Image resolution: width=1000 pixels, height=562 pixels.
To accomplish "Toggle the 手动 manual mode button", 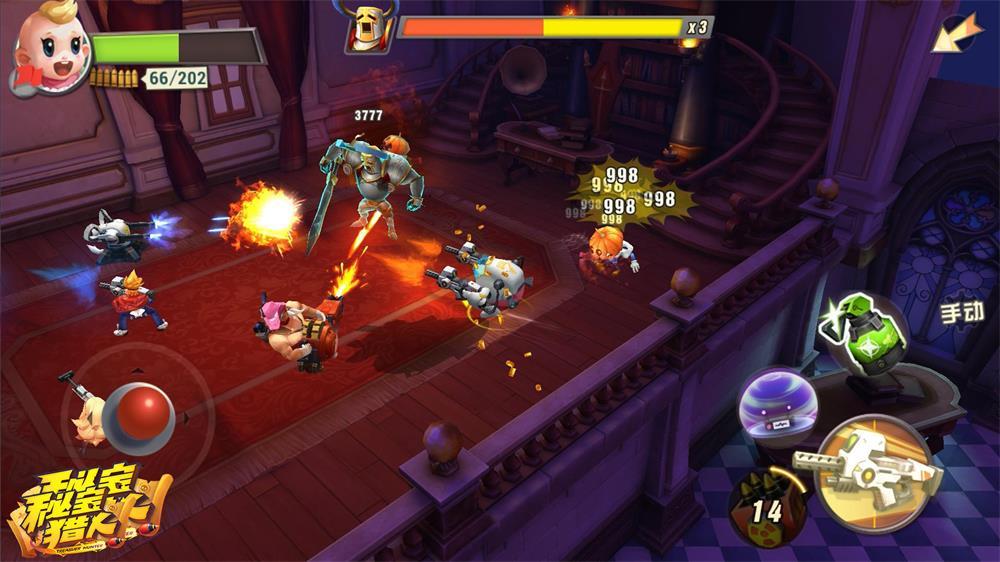I will [962, 312].
